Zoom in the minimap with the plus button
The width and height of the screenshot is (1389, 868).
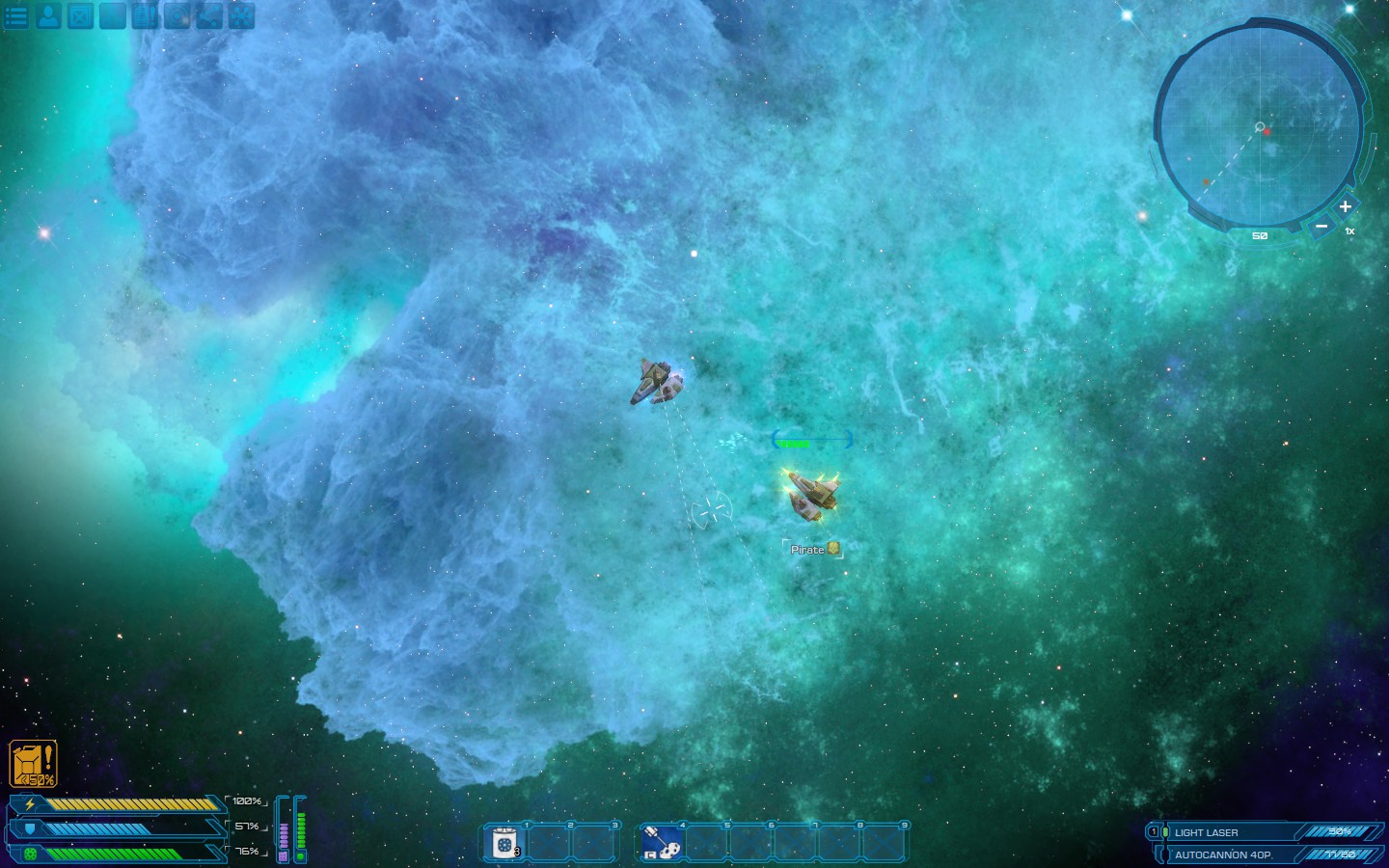pos(1347,206)
